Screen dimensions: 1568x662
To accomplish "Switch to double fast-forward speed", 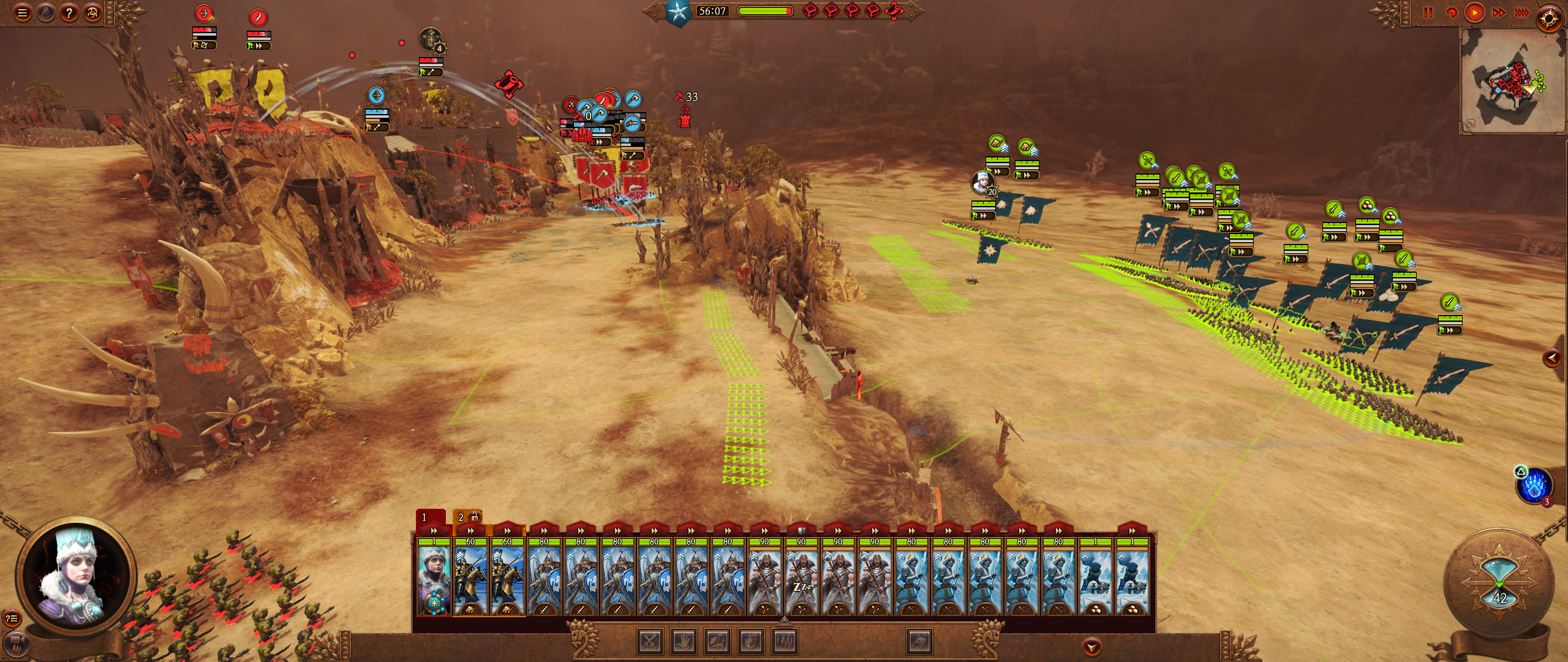I will point(1499,13).
